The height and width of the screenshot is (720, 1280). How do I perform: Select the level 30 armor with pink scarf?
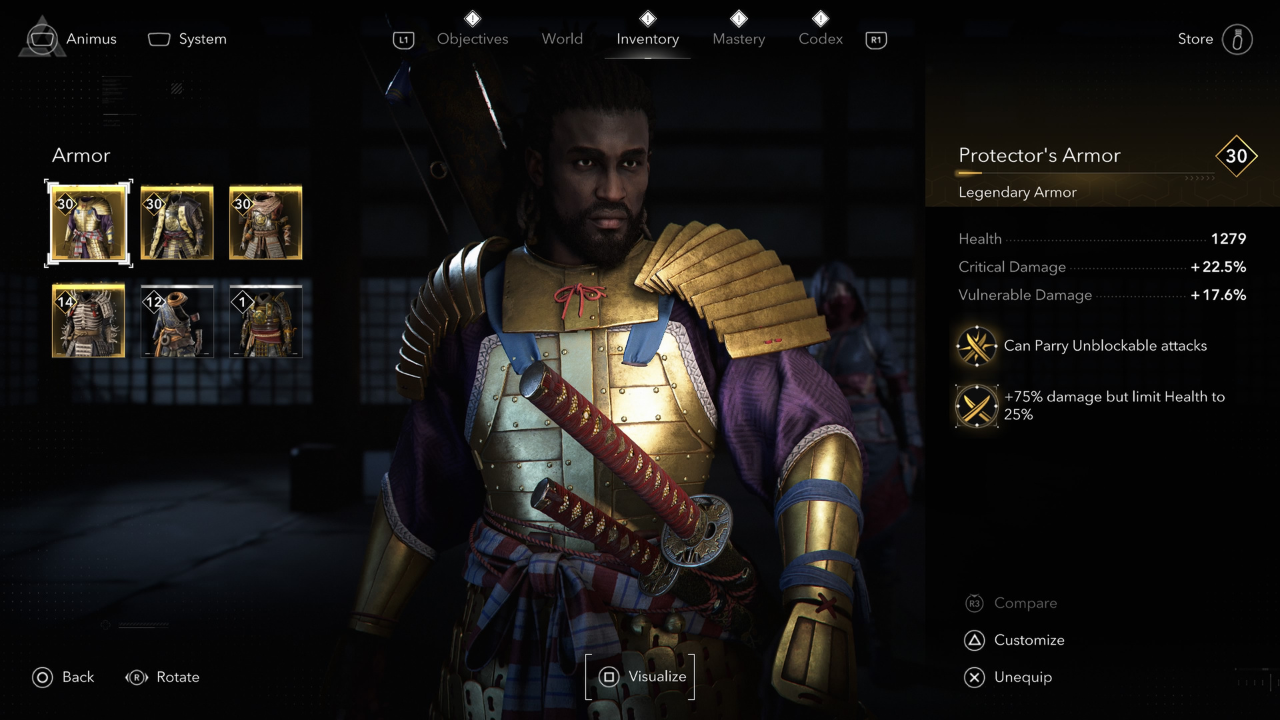(x=266, y=223)
